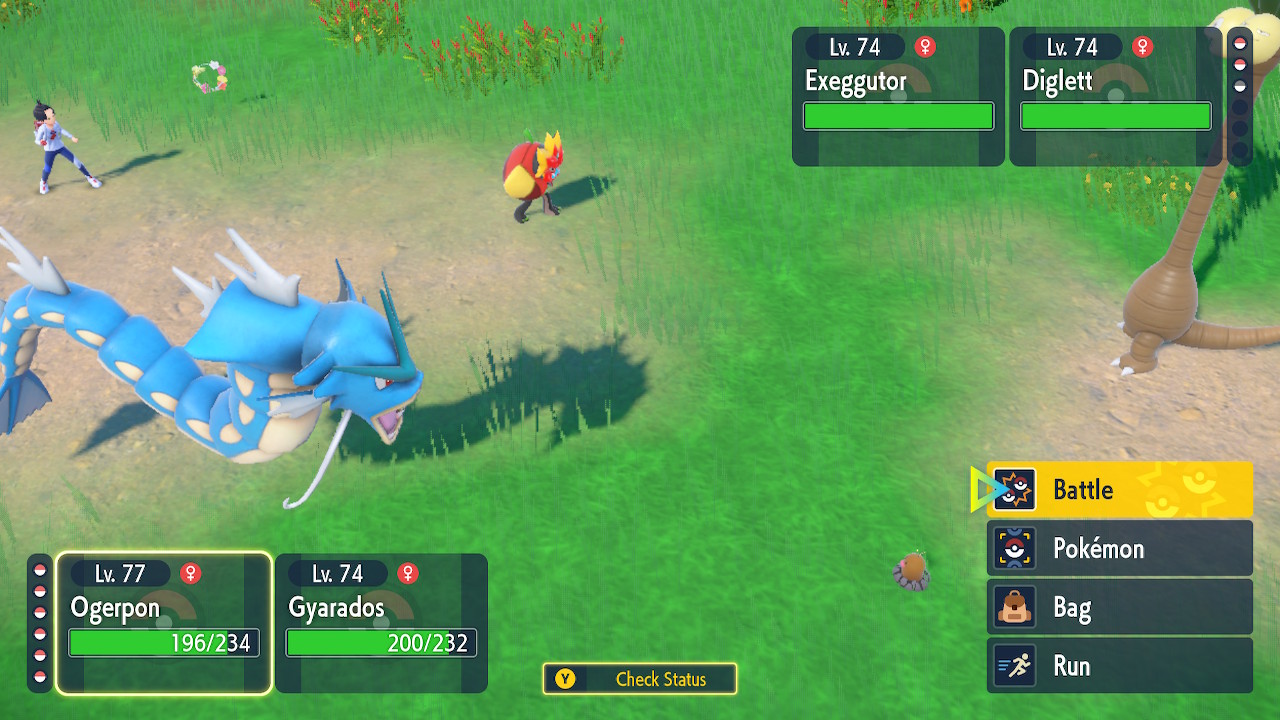The width and height of the screenshot is (1280, 720).
Task: Click the Check Status button
Action: tap(640, 679)
